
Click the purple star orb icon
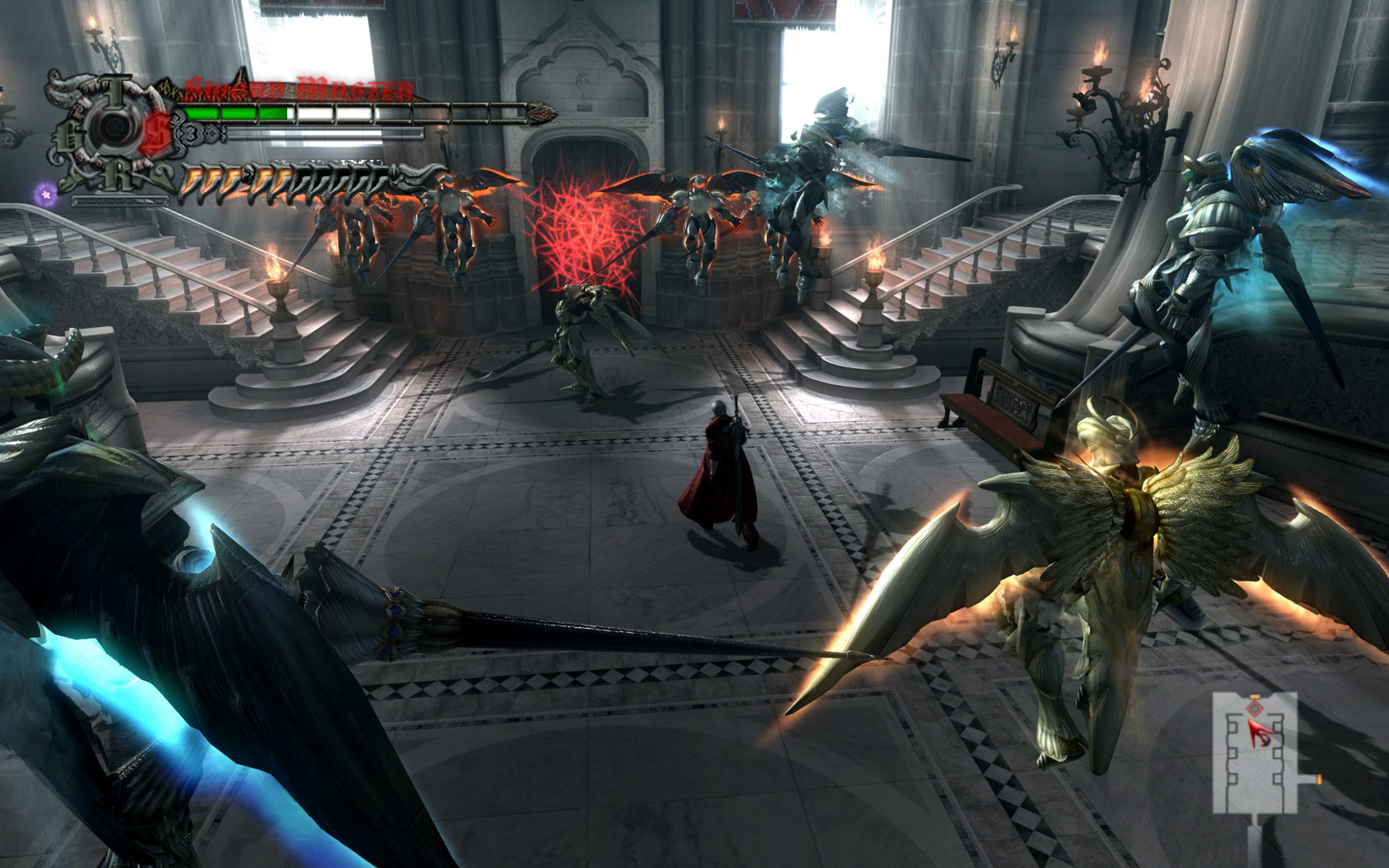click(x=47, y=192)
